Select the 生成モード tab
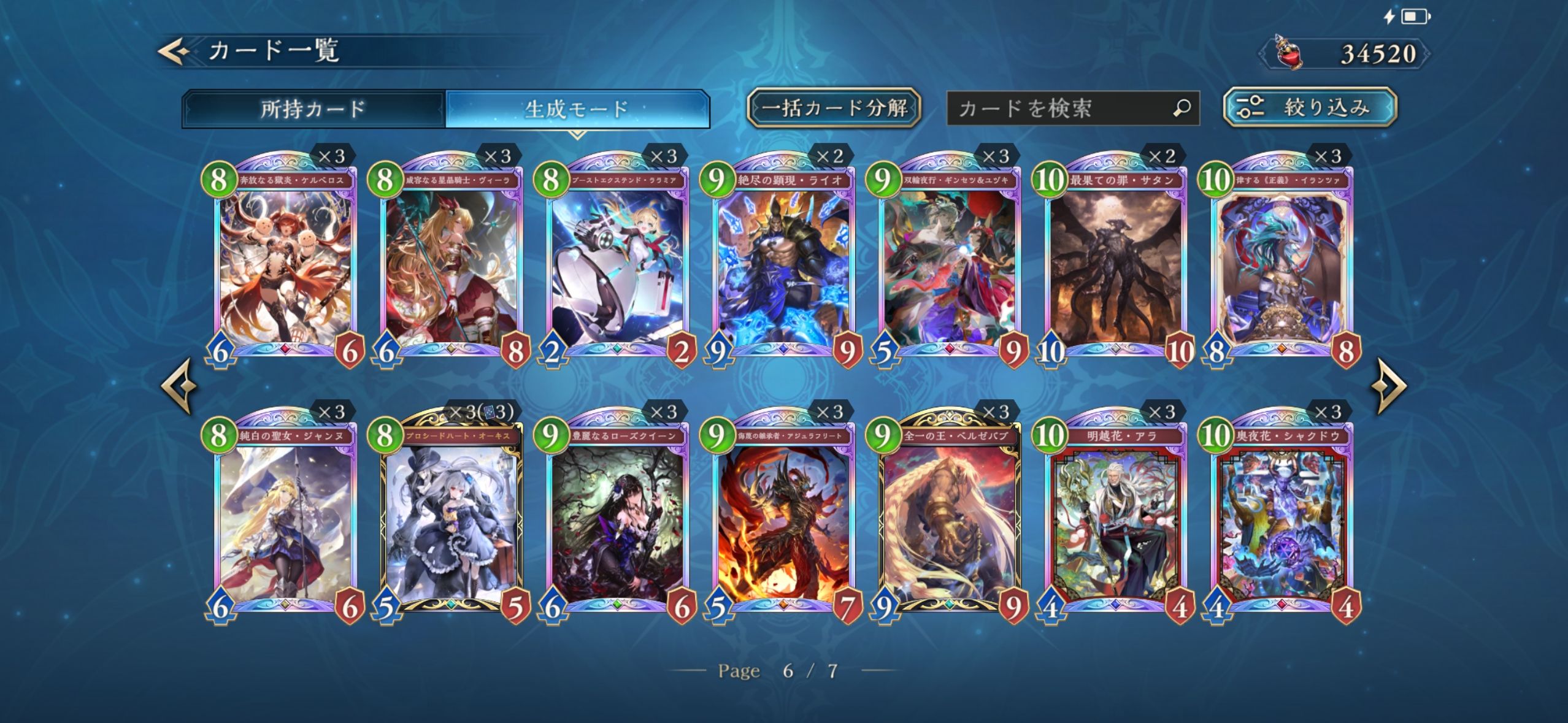 point(577,109)
